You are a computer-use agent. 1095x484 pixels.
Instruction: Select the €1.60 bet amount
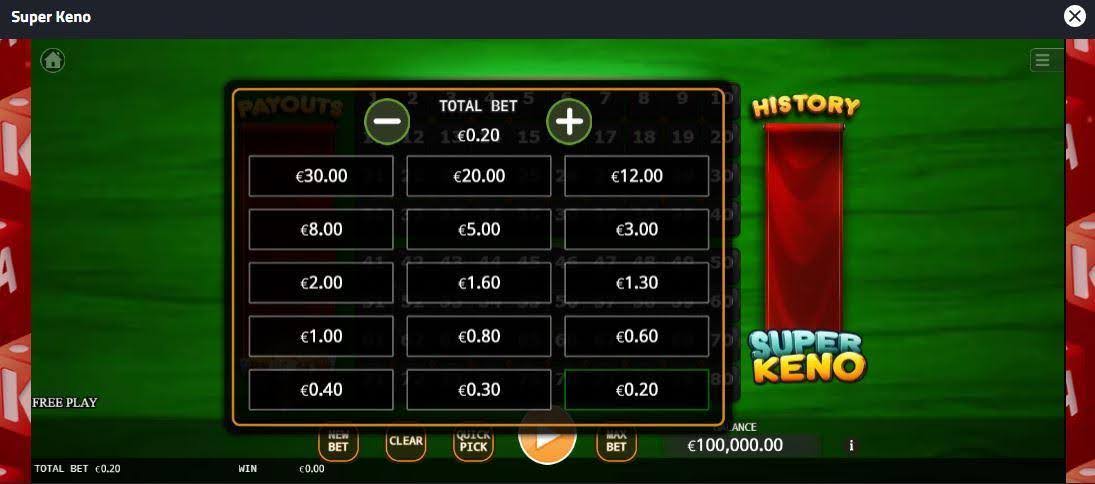pos(479,283)
